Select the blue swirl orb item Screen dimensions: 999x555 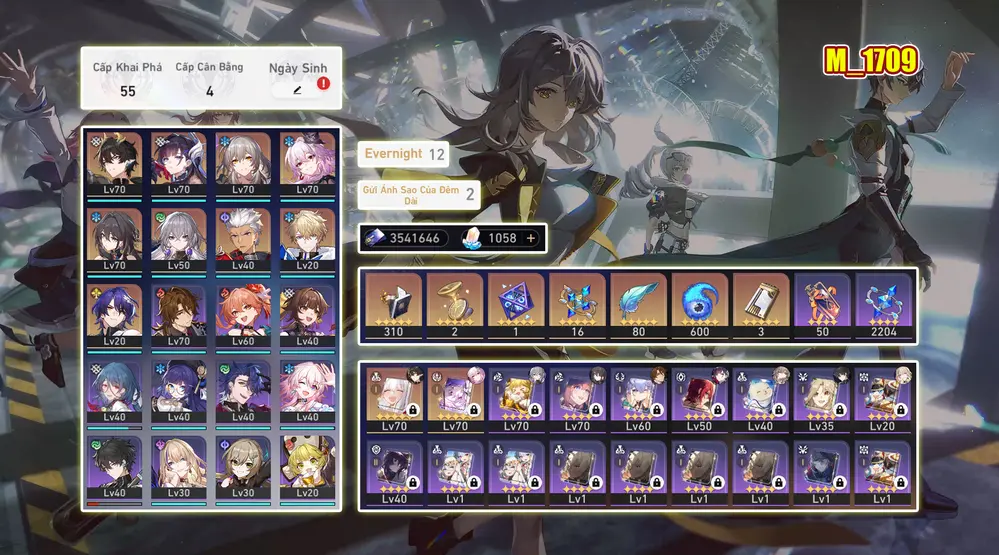pyautogui.click(x=700, y=304)
